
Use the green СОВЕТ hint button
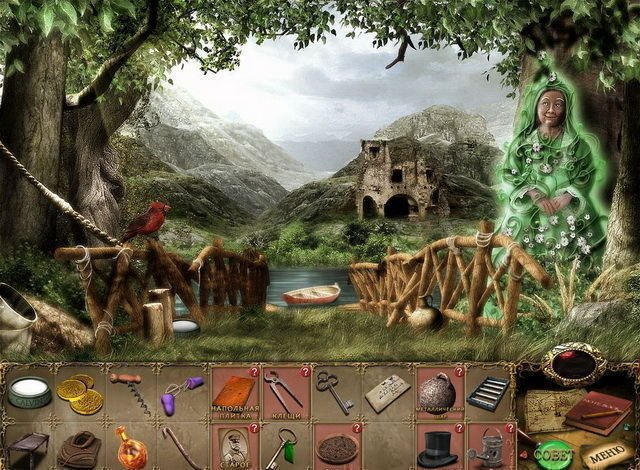click(x=551, y=451)
